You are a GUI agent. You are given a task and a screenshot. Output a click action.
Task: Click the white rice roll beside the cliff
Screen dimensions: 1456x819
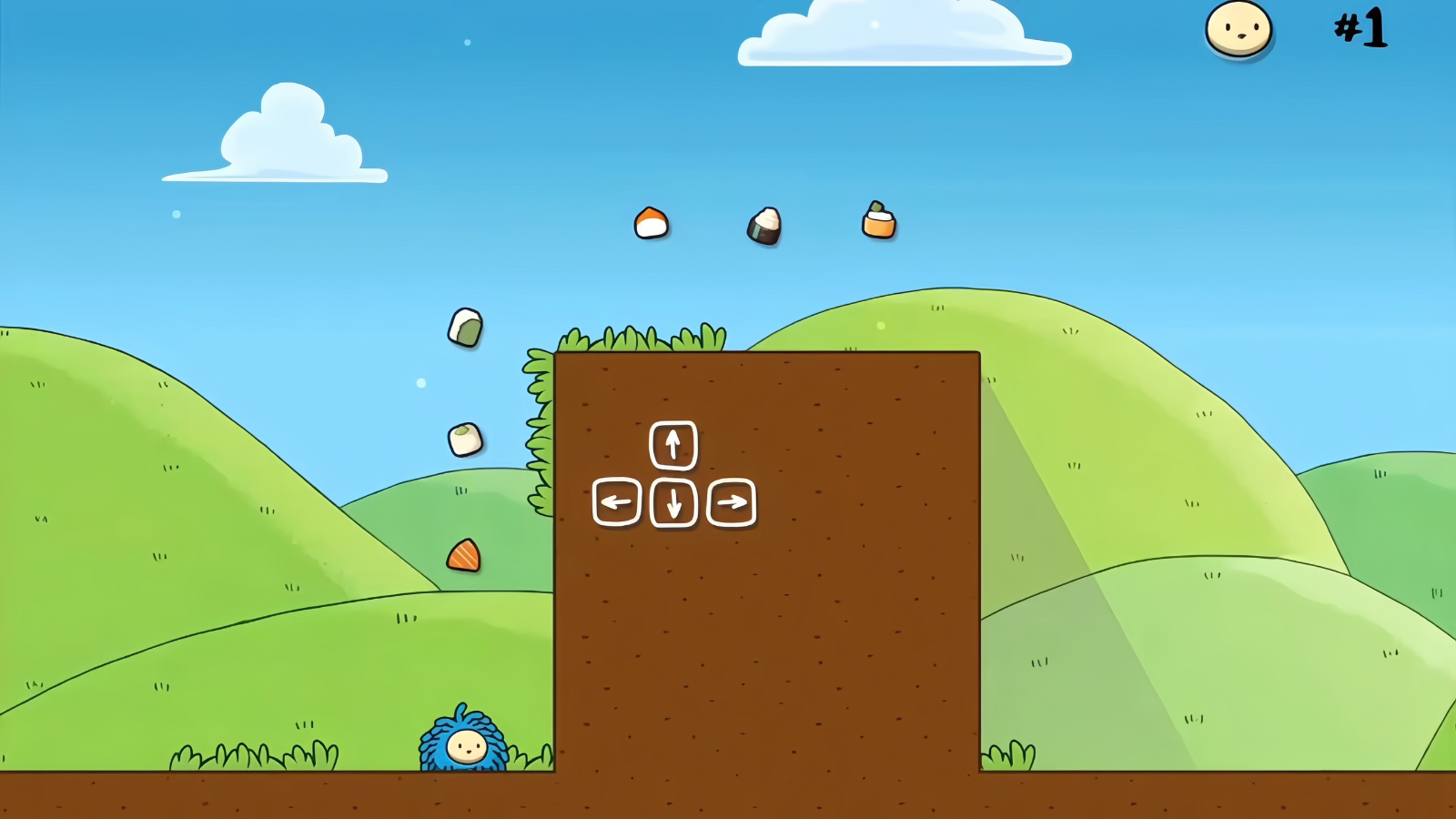467,439
